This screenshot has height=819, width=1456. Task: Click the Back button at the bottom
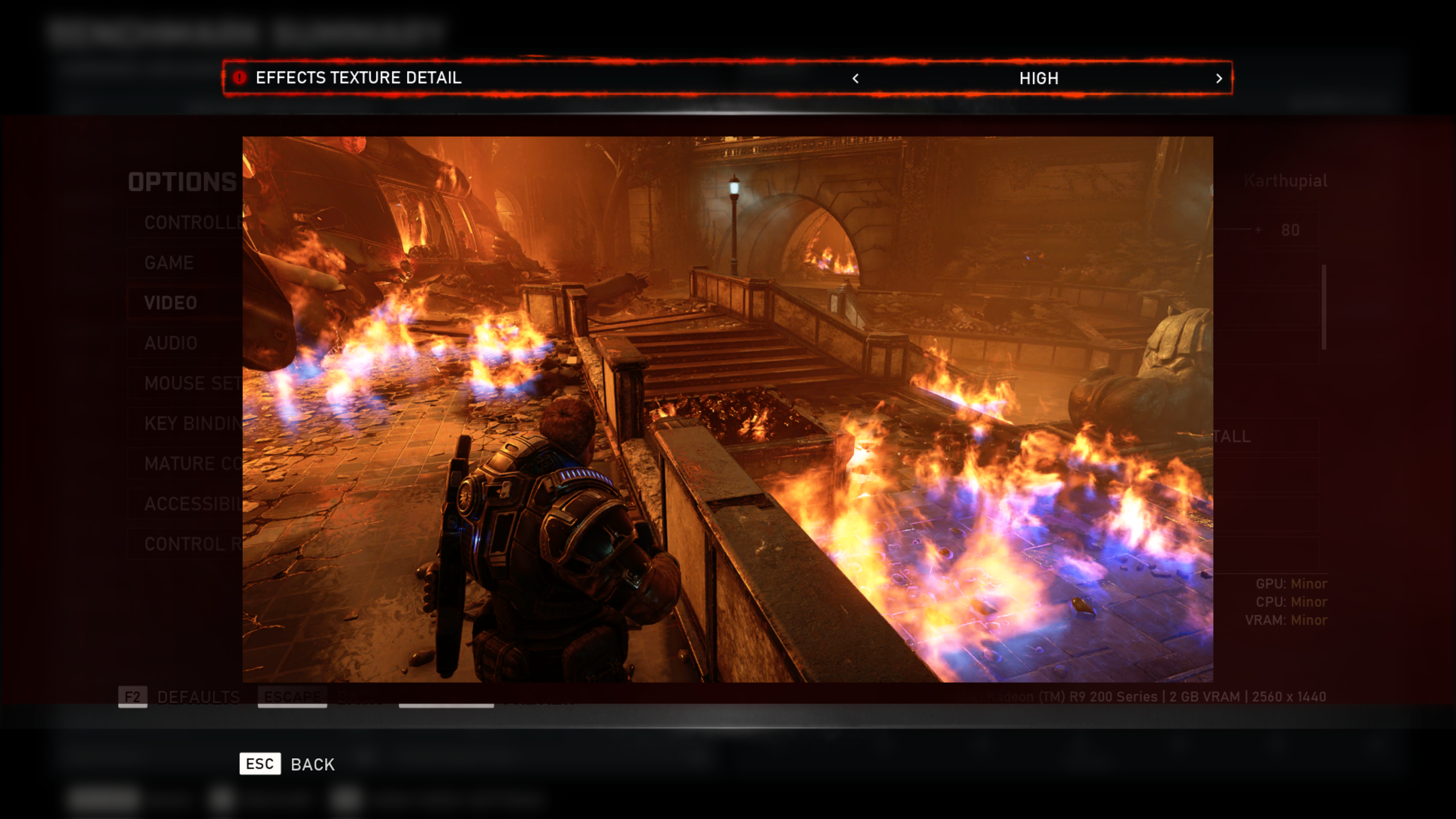[x=312, y=764]
